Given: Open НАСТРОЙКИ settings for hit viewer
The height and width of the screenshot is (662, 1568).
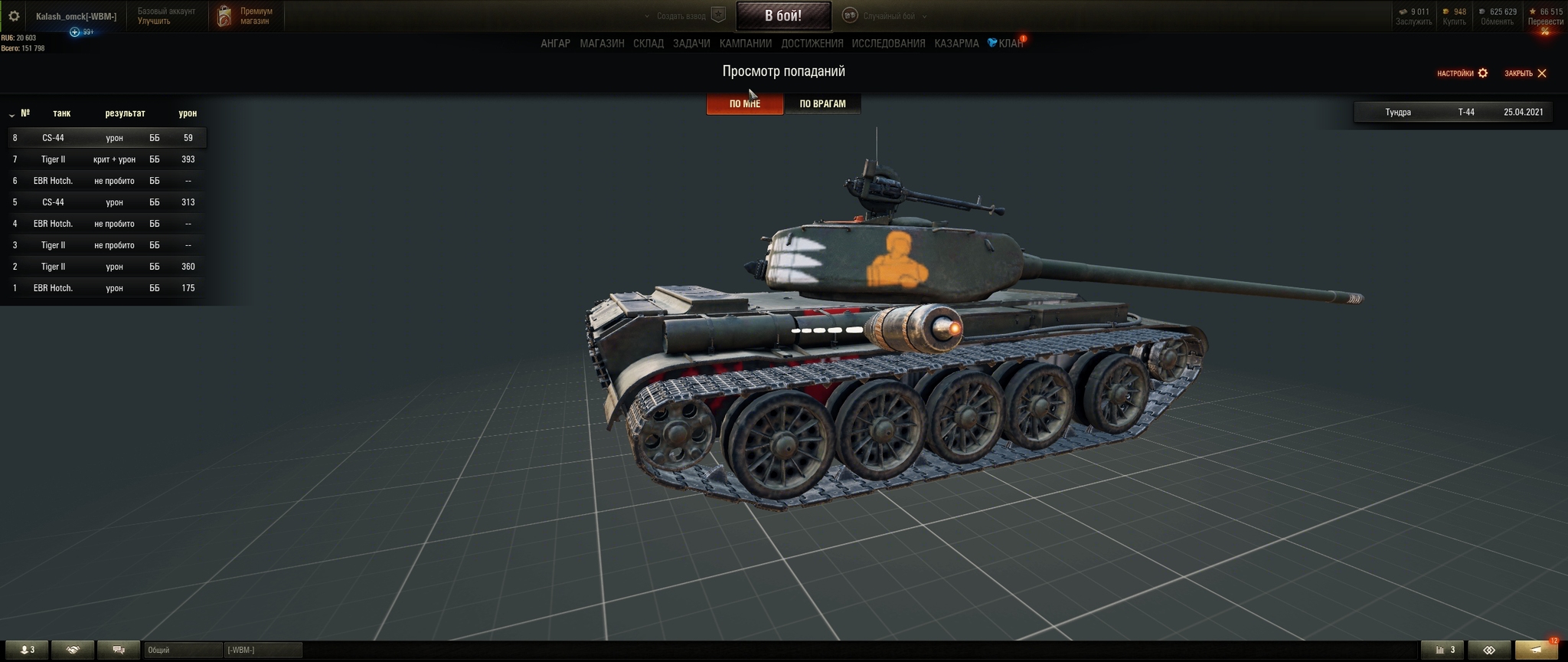Looking at the screenshot, I should [1462, 74].
